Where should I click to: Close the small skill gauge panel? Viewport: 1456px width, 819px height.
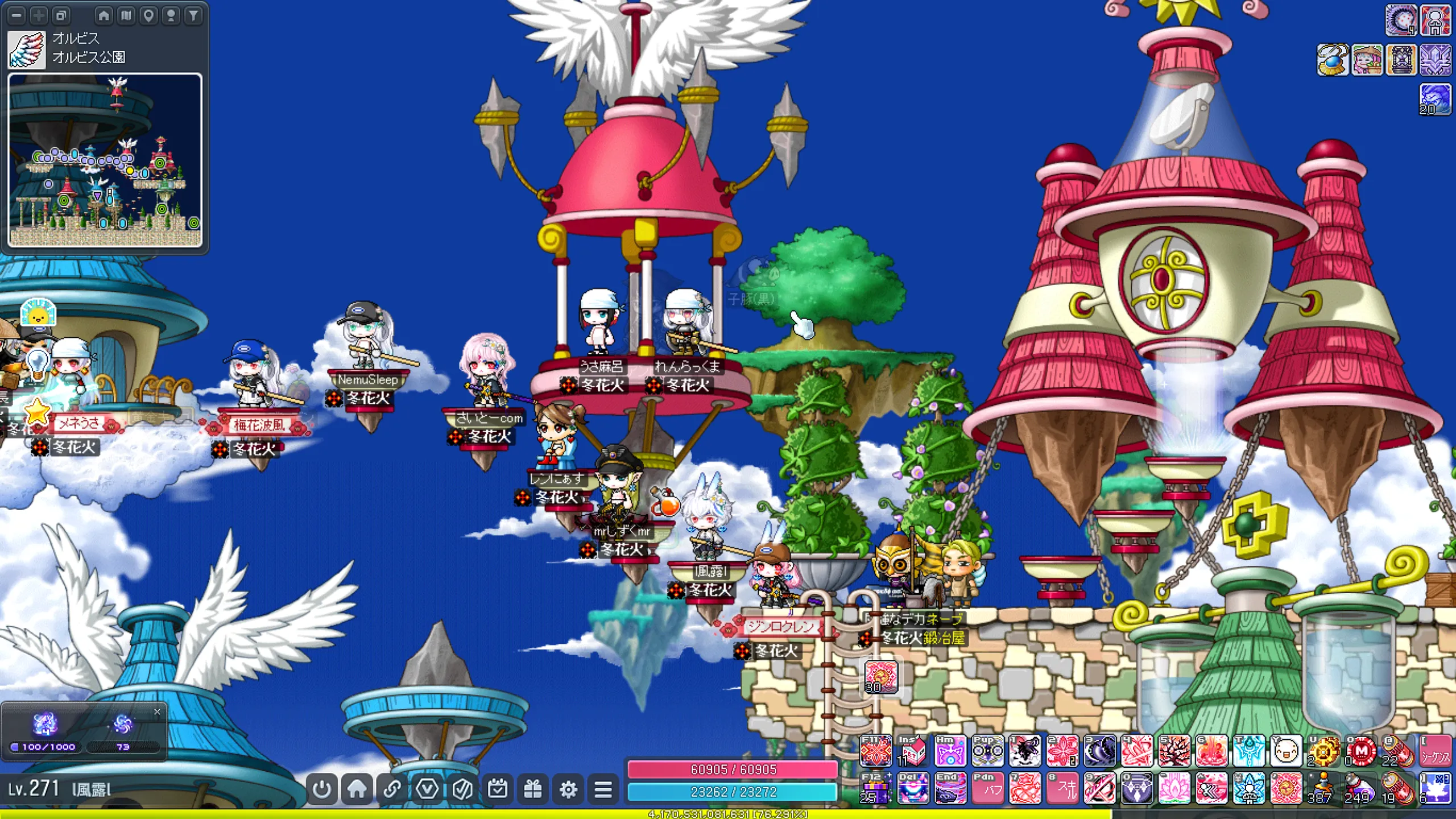[x=157, y=712]
